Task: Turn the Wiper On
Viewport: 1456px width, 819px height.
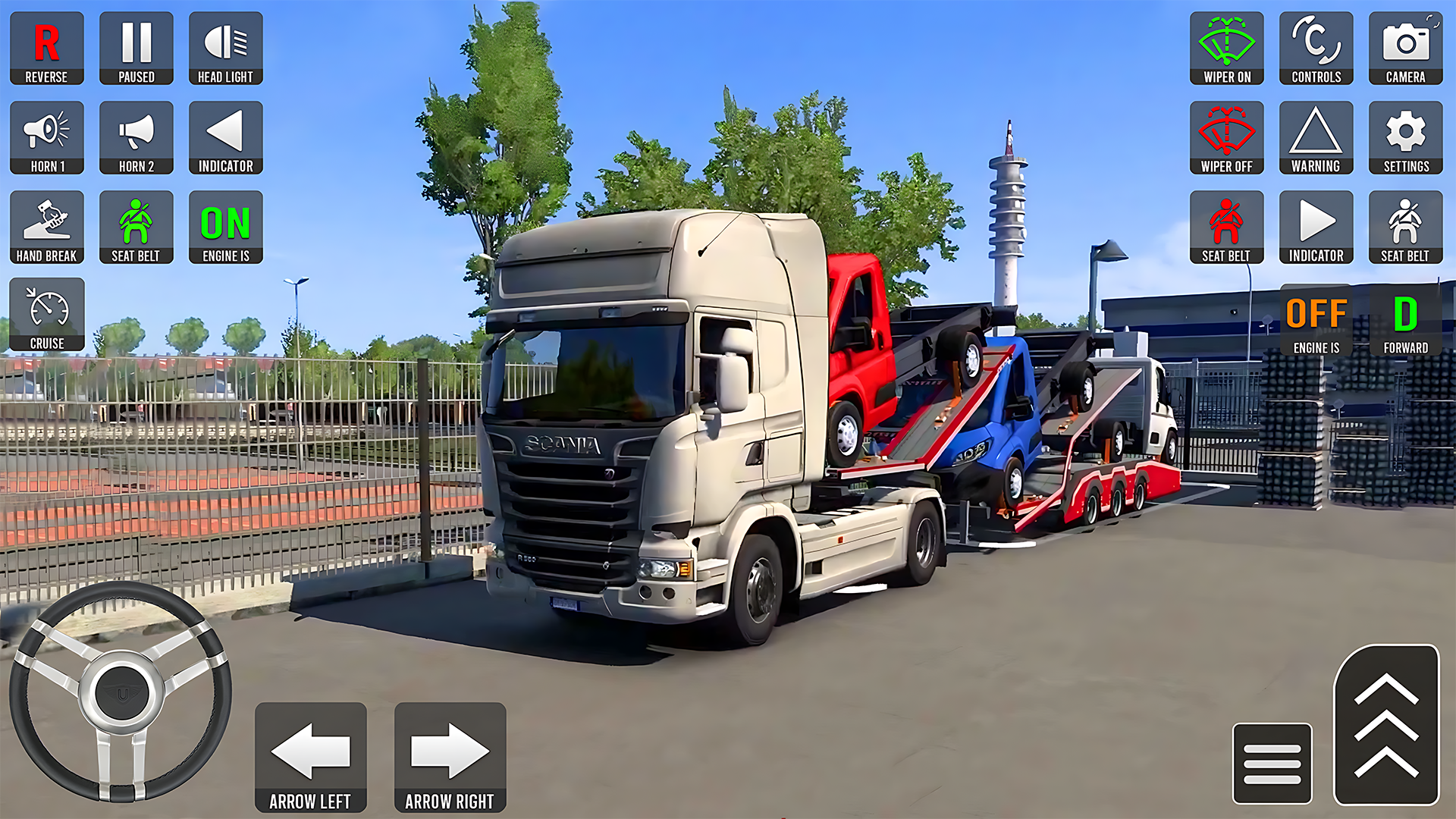Action: 1226,47
